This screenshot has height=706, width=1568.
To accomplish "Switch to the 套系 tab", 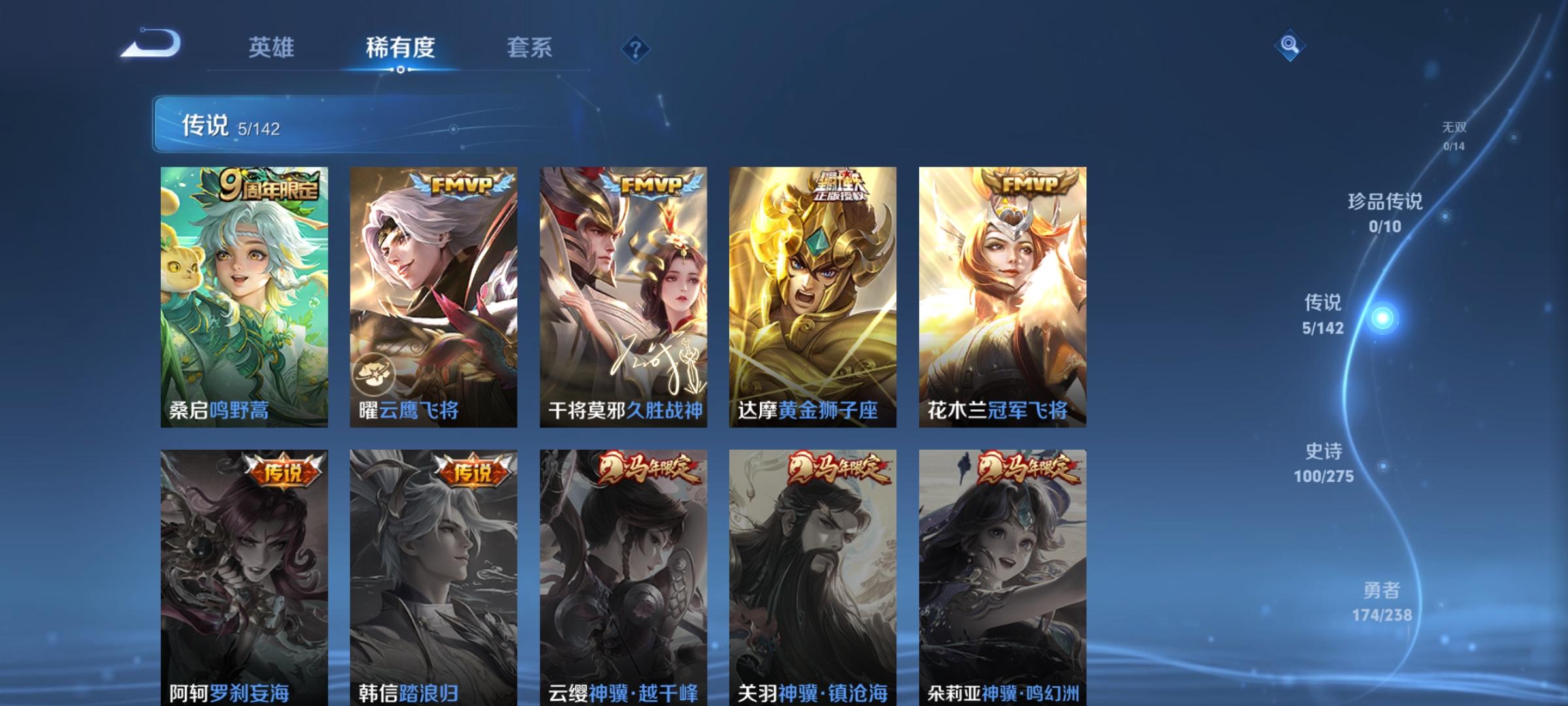I will 529,47.
